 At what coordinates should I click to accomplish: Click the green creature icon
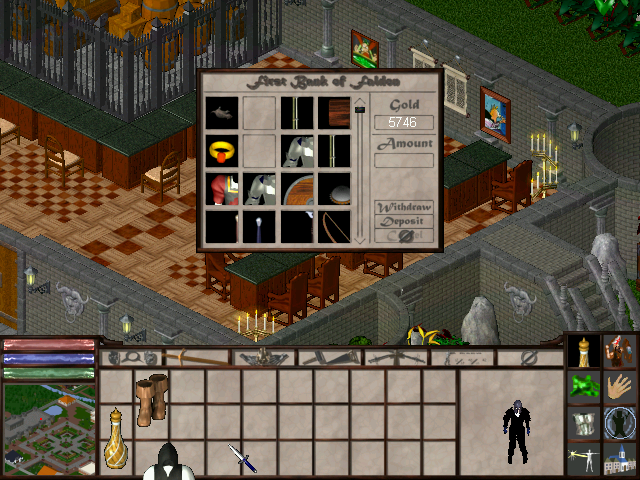pyautogui.click(x=583, y=386)
